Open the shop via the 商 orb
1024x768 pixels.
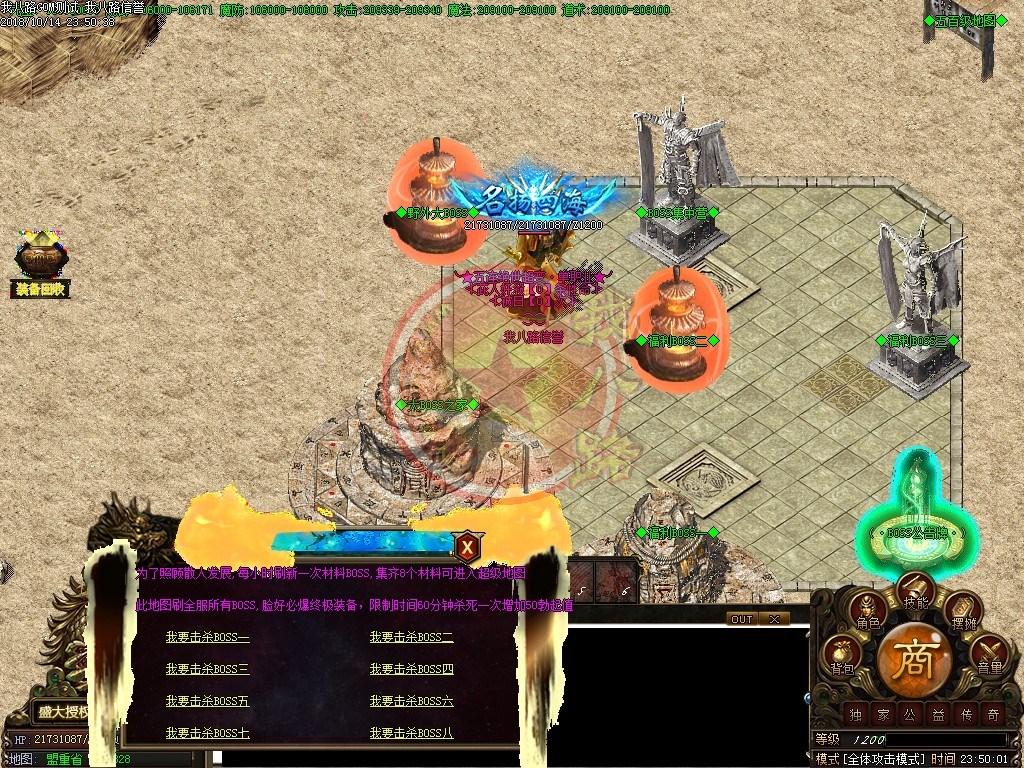click(914, 660)
